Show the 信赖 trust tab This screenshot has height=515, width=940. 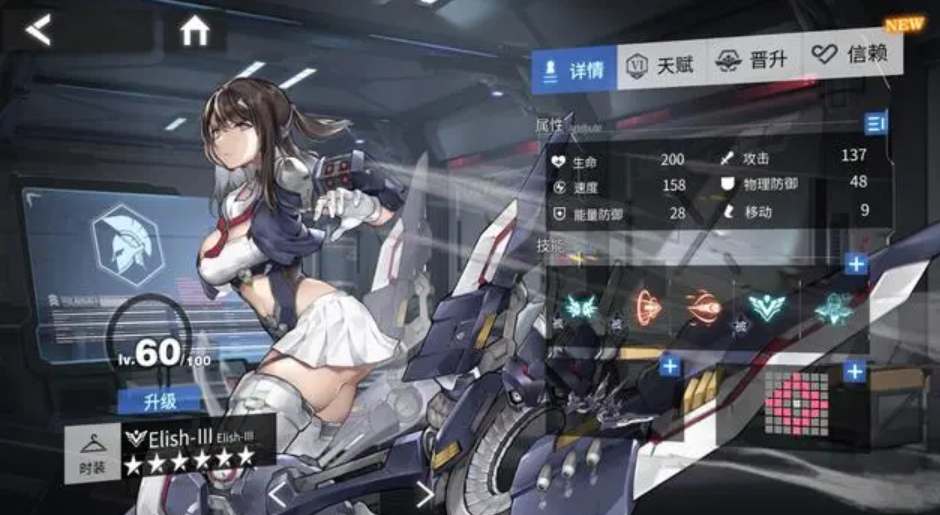(850, 54)
